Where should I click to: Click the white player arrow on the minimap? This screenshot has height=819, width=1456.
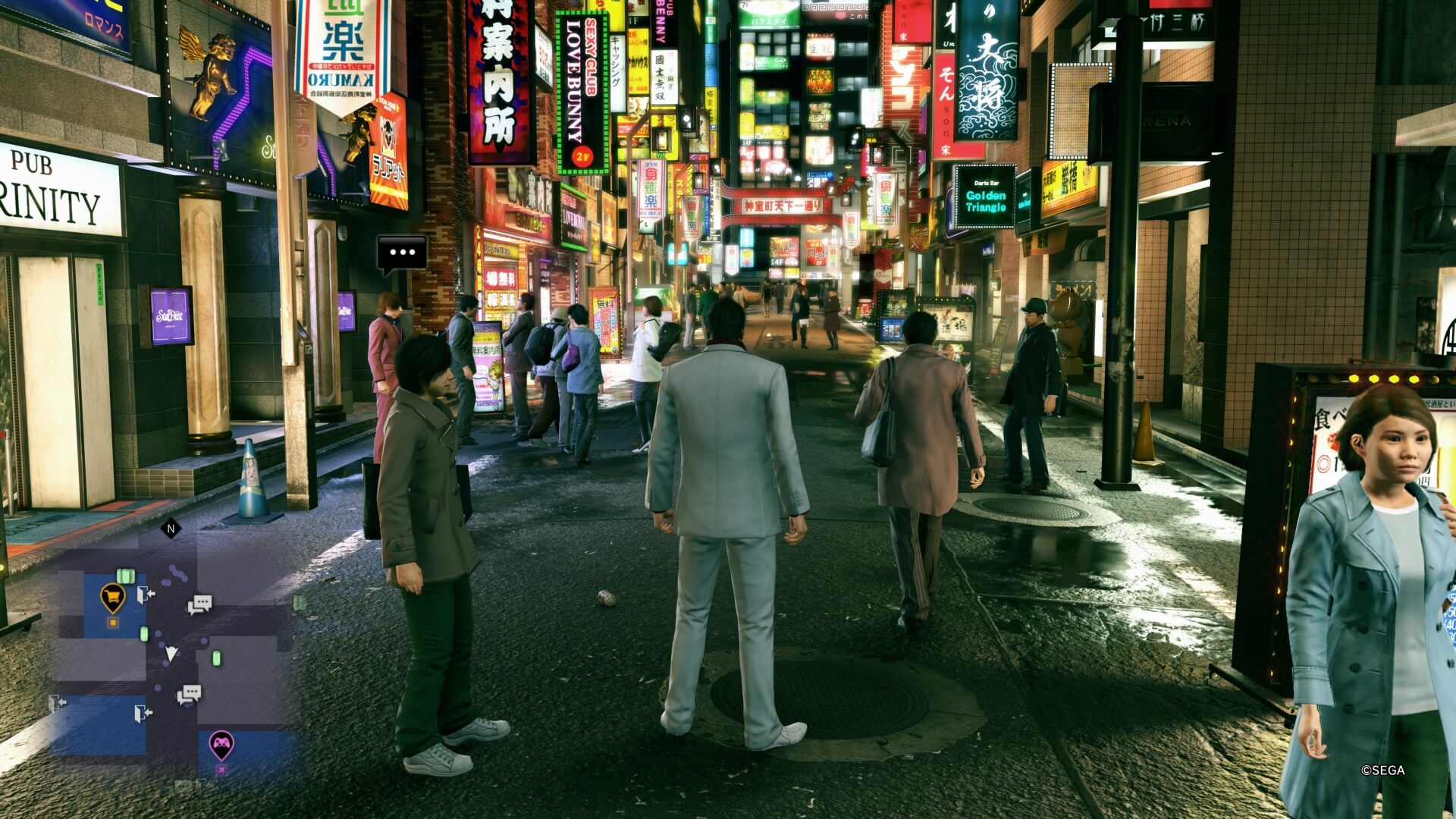click(171, 653)
